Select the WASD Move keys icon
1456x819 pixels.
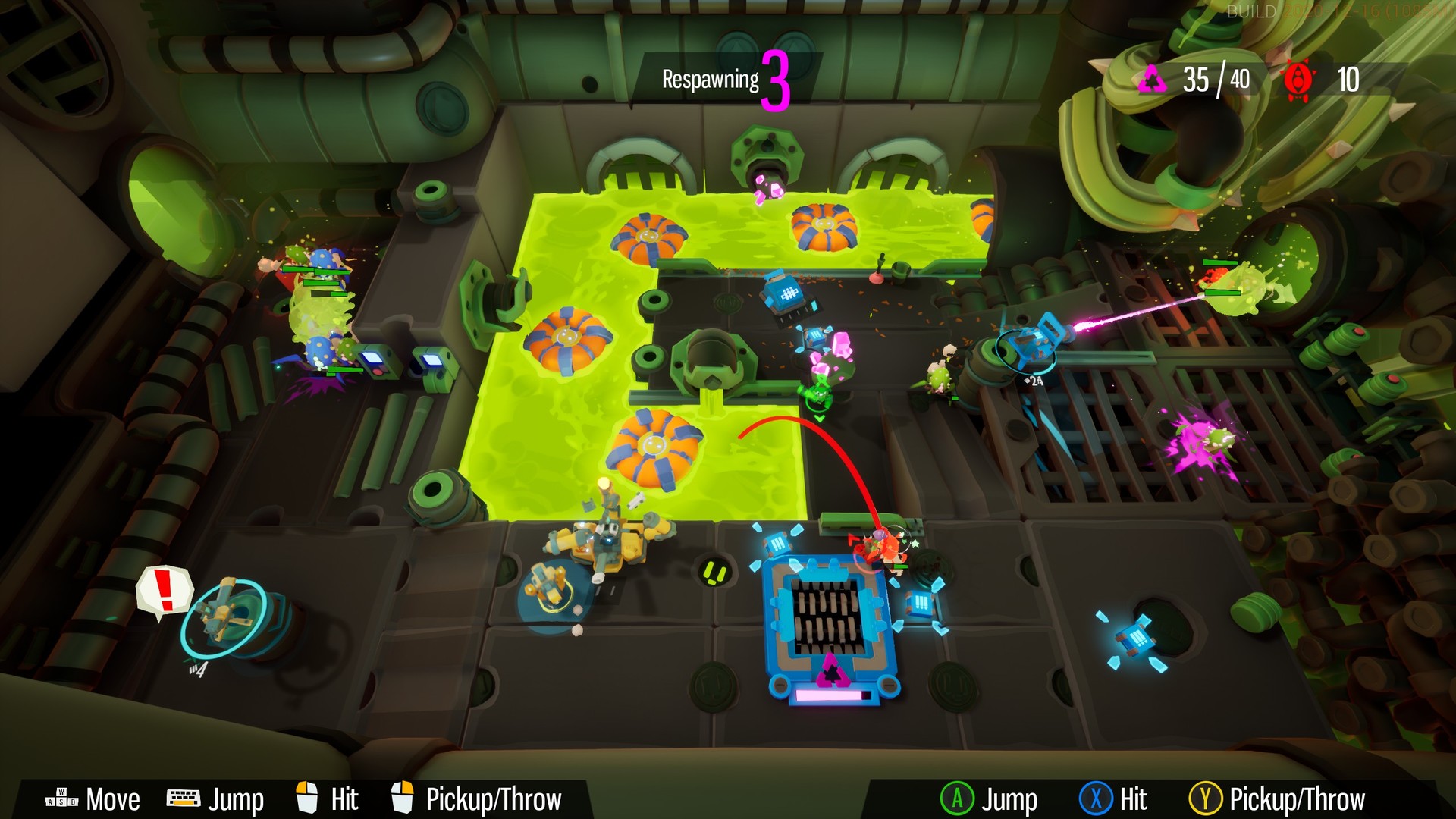[x=63, y=797]
